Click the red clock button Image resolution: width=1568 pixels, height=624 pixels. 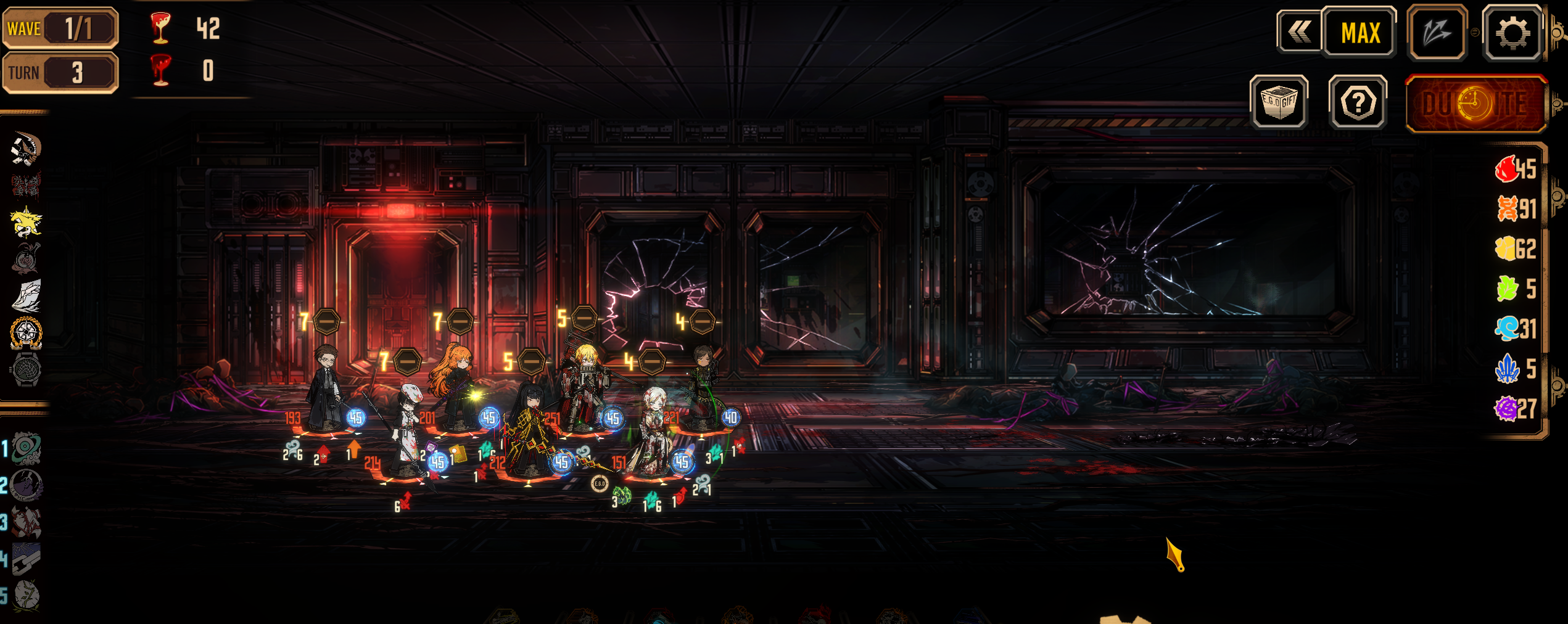coord(1475,104)
